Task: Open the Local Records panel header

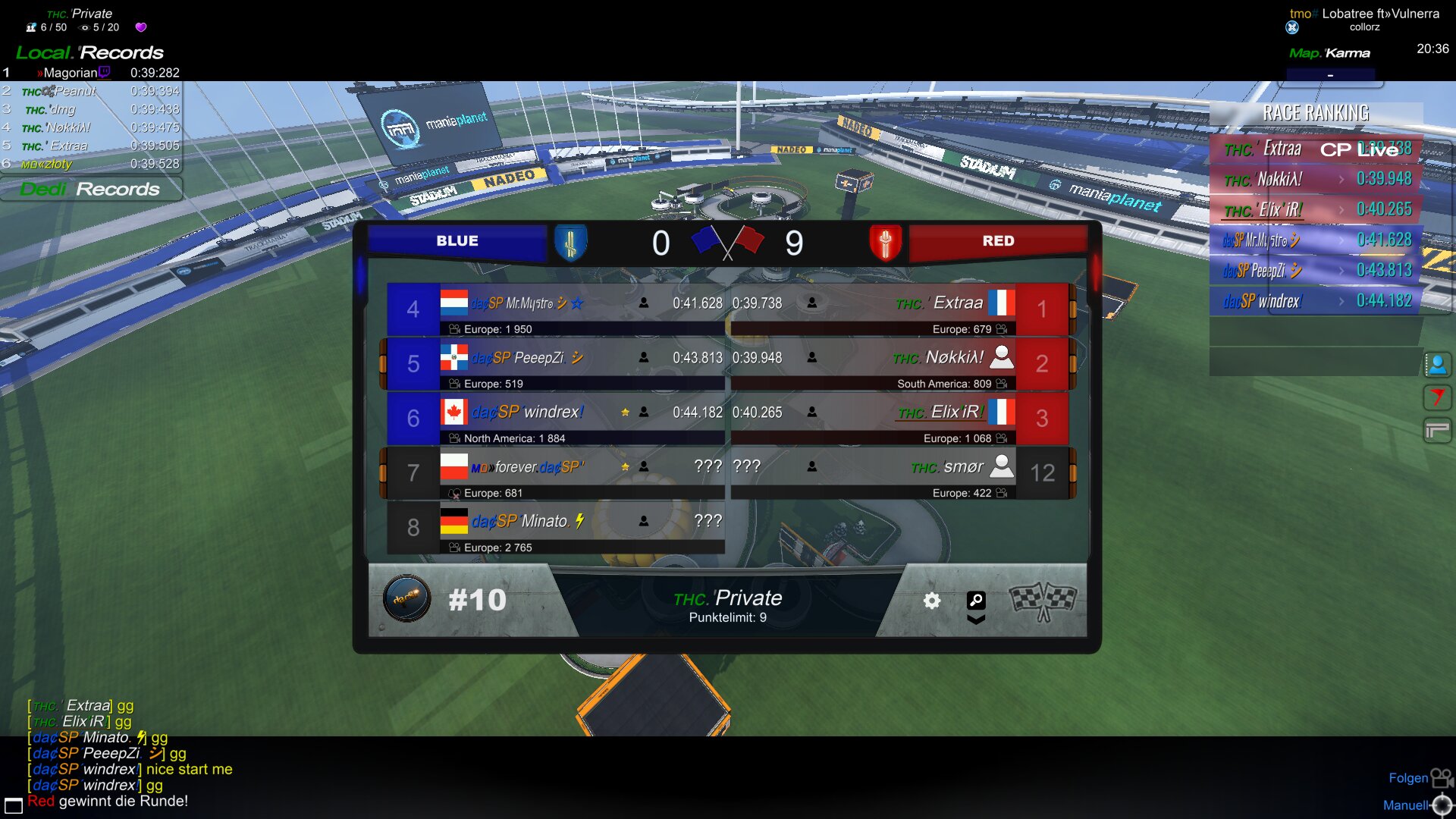Action: tap(90, 53)
